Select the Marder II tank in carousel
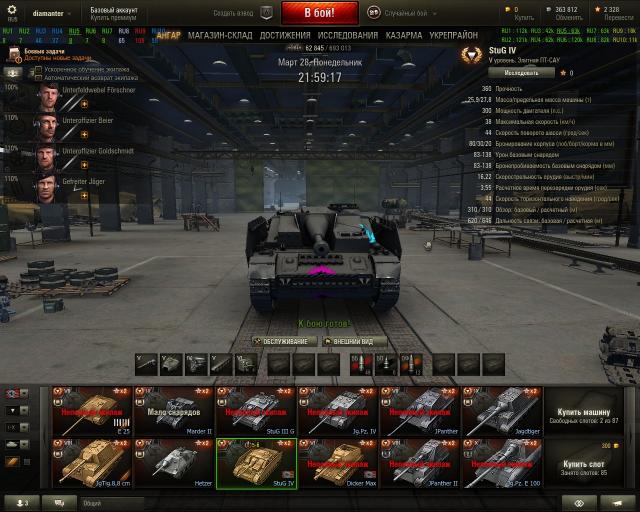Image resolution: width=640 pixels, height=512 pixels. (x=173, y=410)
